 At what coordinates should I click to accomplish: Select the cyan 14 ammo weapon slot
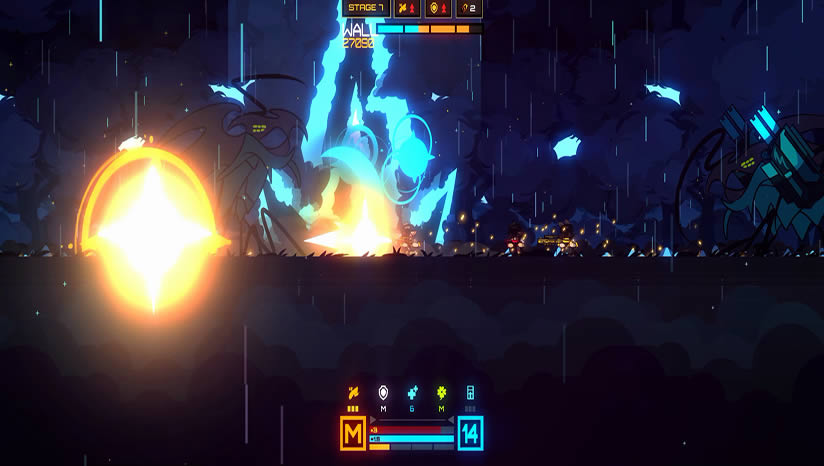point(470,434)
